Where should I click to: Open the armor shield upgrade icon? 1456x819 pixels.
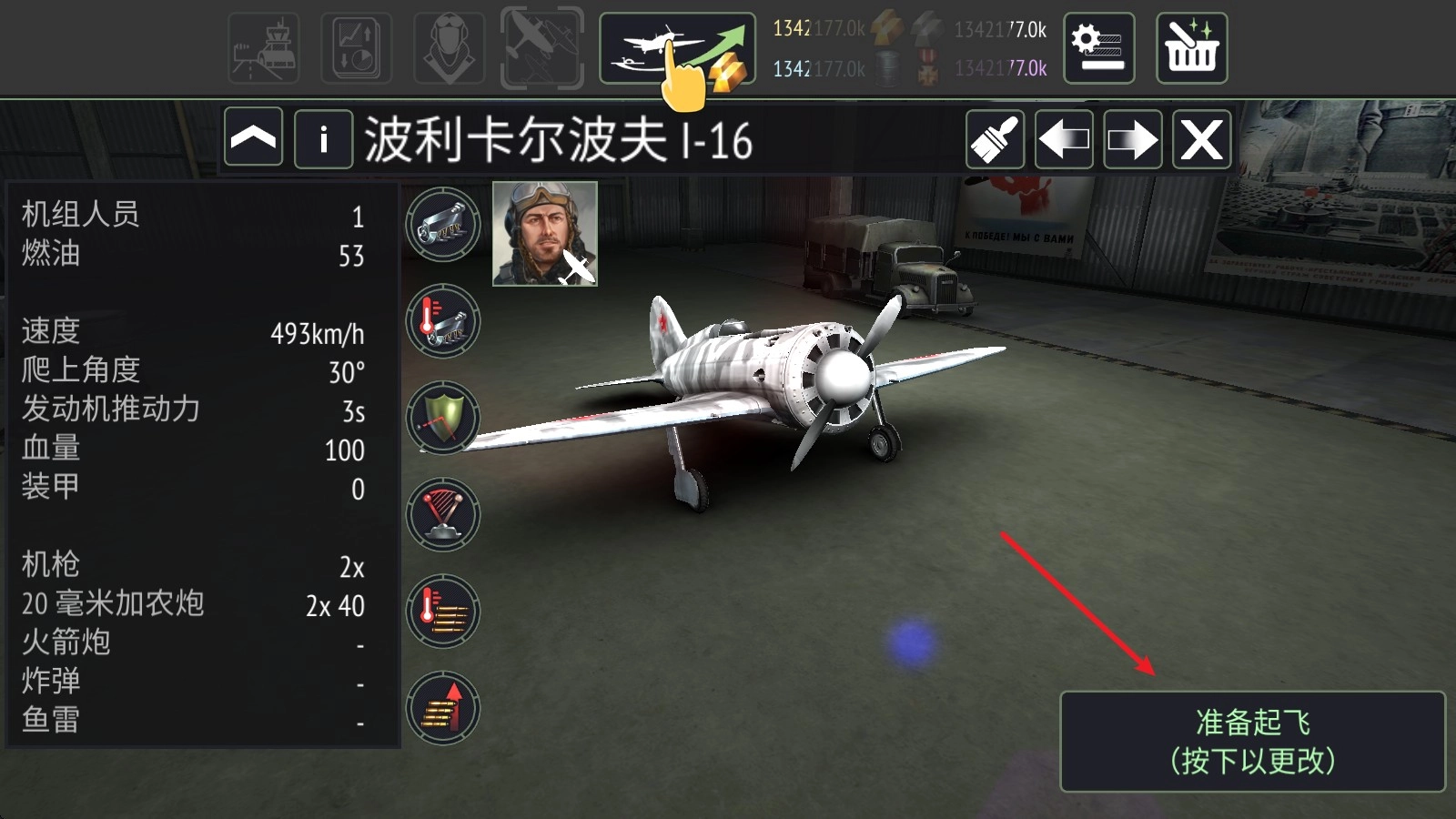point(443,418)
